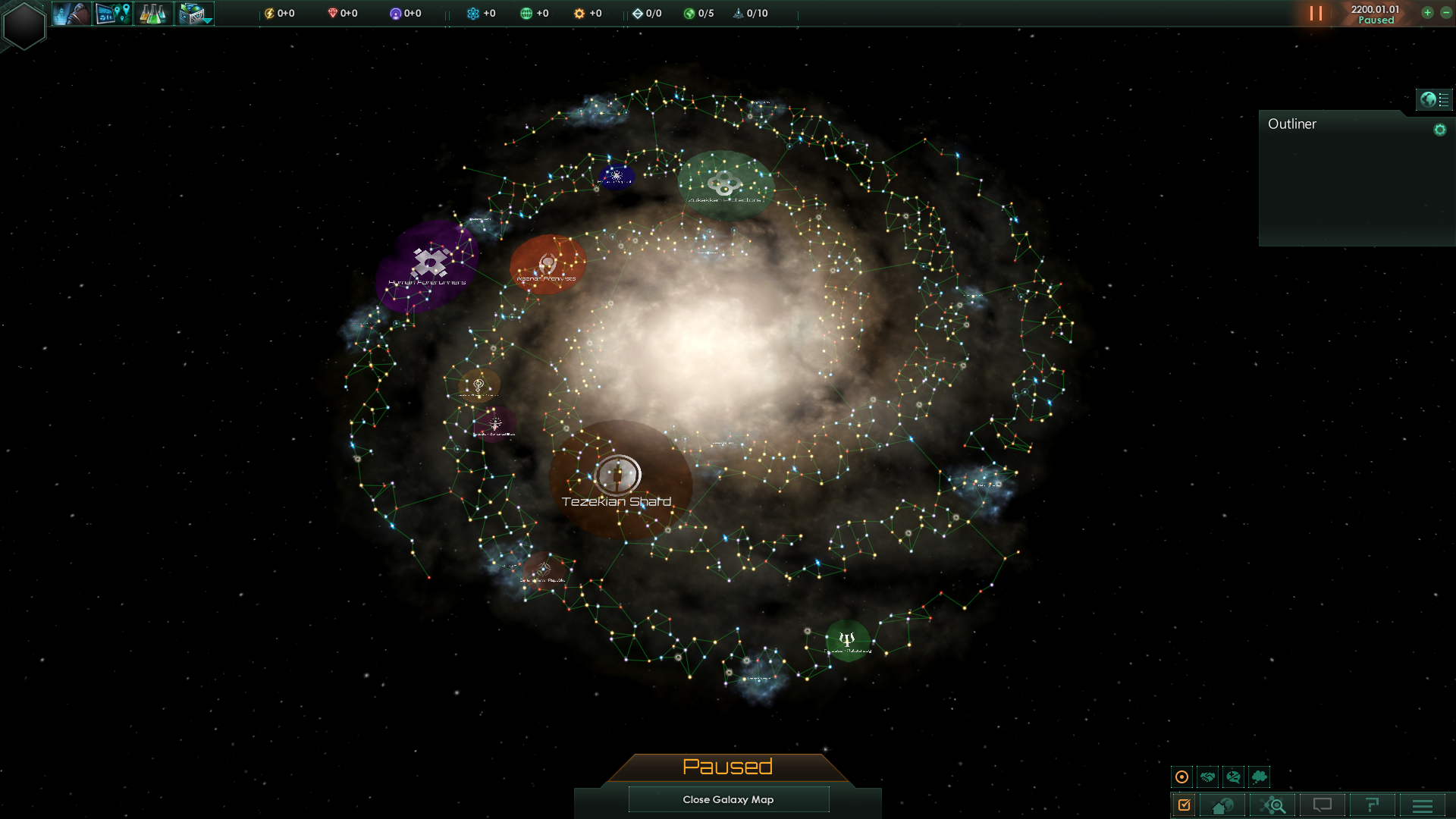Screen dimensions: 1456x819
Task: Increase game speed with the plus stepper
Action: (x=1426, y=13)
